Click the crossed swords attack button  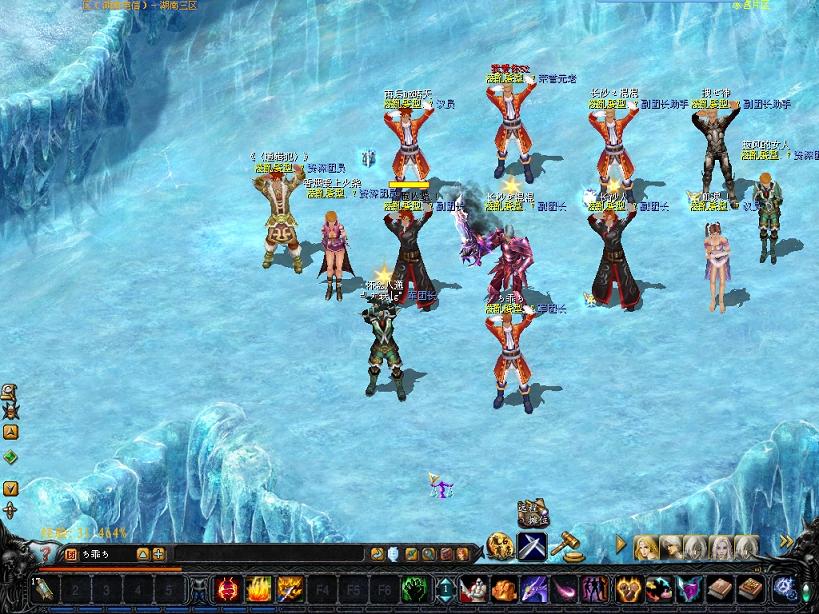[x=531, y=546]
